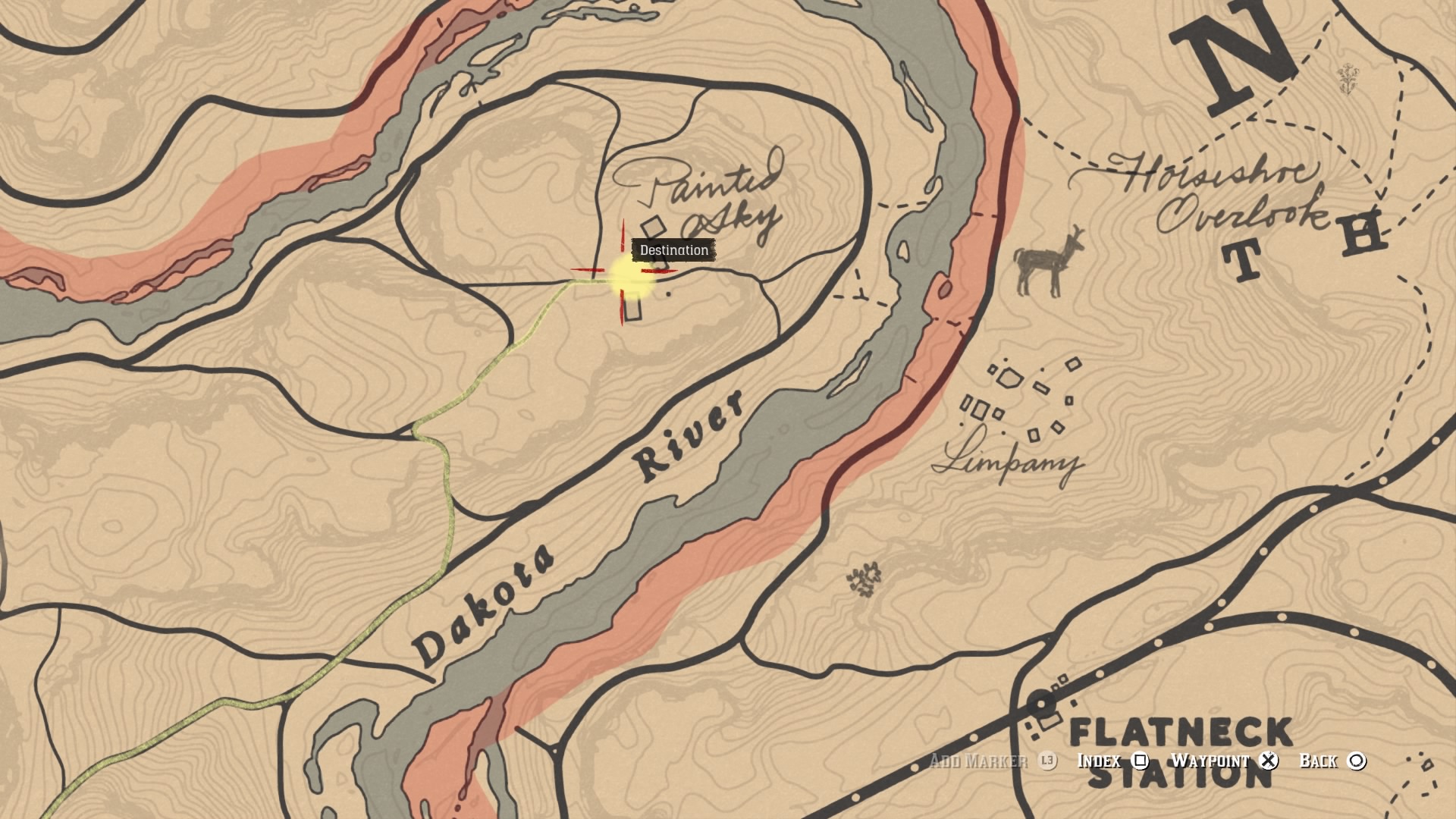Click the herb plant icon below Limpany
The image size is (1456, 819).
[x=864, y=580]
